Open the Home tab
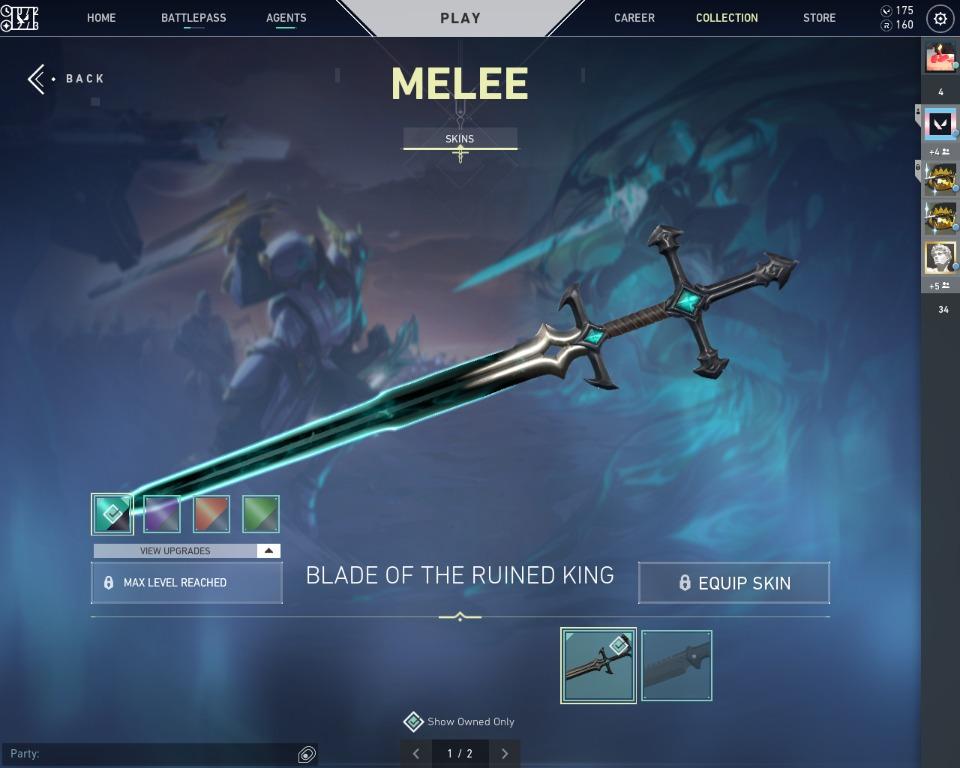The width and height of the screenshot is (960, 768). [101, 18]
